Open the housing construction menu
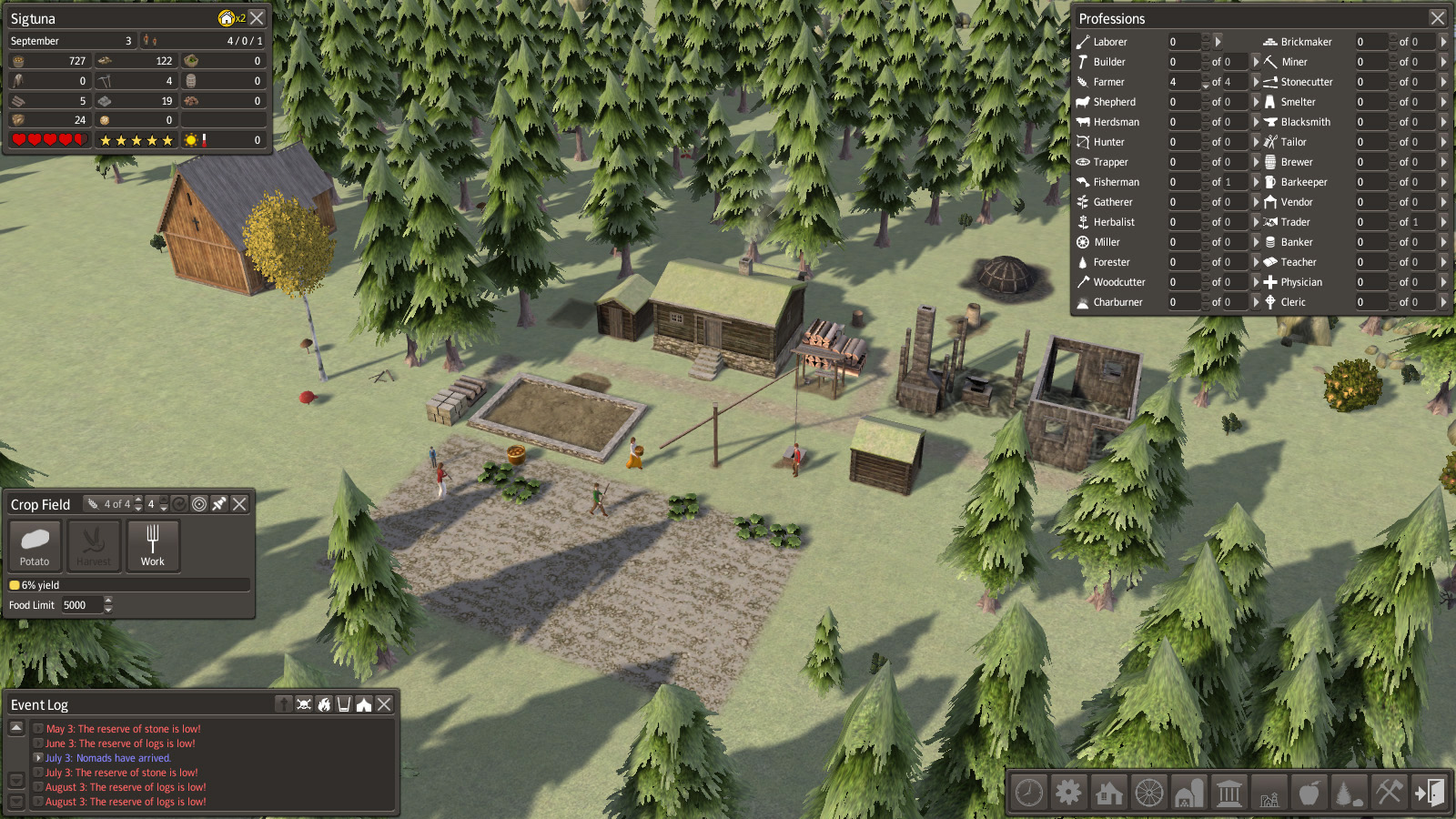 pyautogui.click(x=1109, y=793)
